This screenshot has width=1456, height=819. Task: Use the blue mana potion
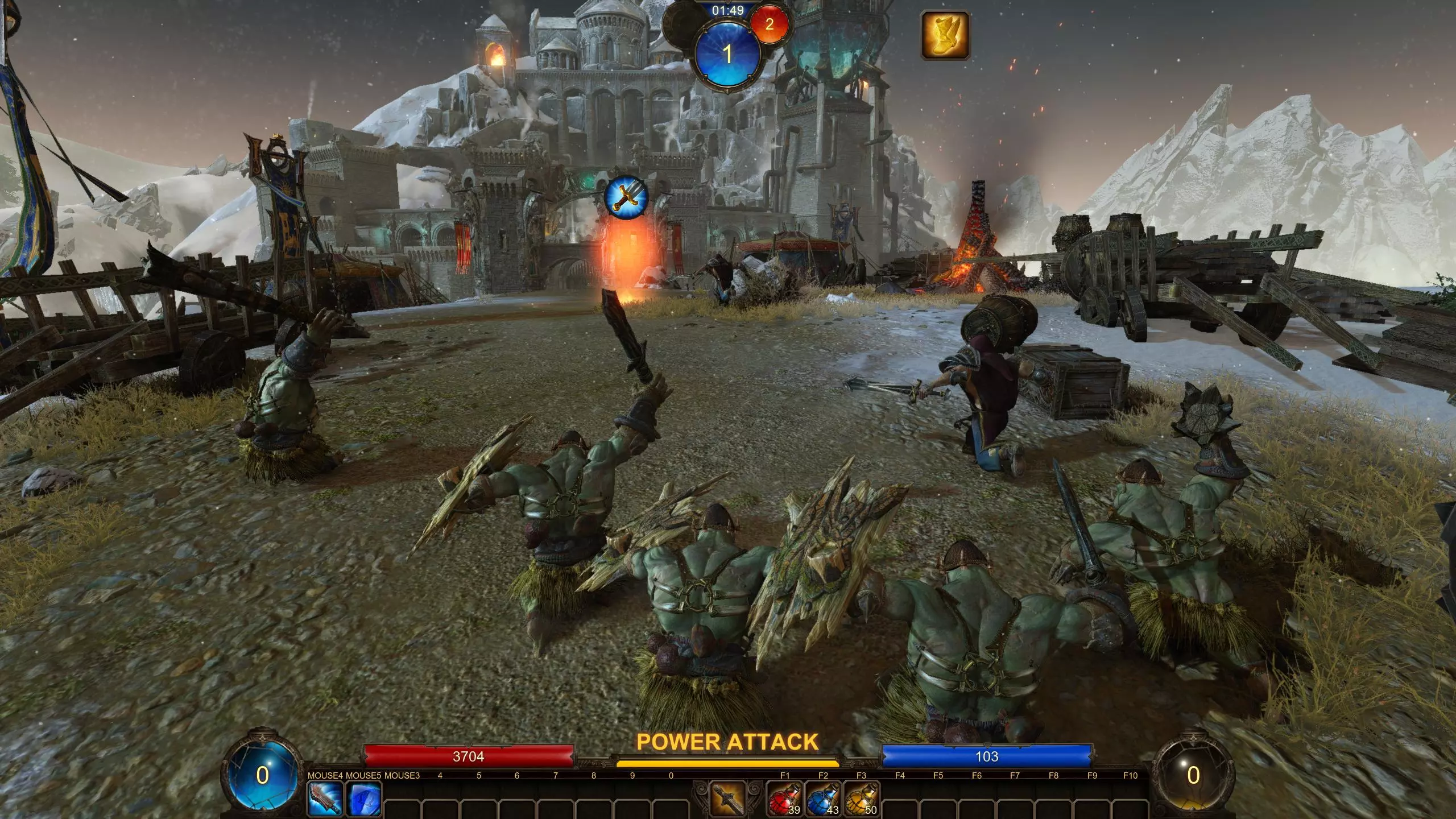coord(823,799)
